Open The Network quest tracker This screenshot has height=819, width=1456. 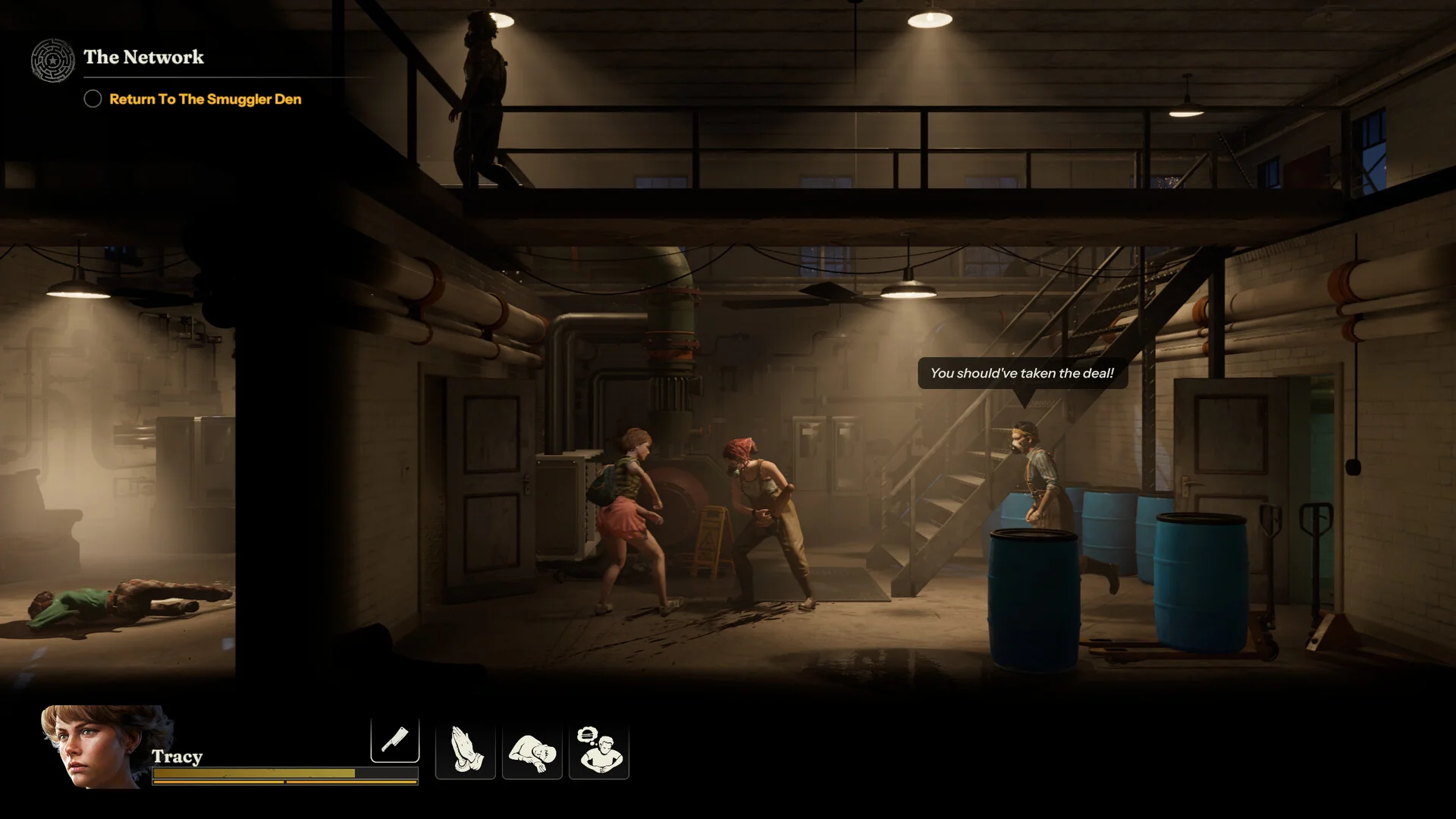(x=143, y=58)
